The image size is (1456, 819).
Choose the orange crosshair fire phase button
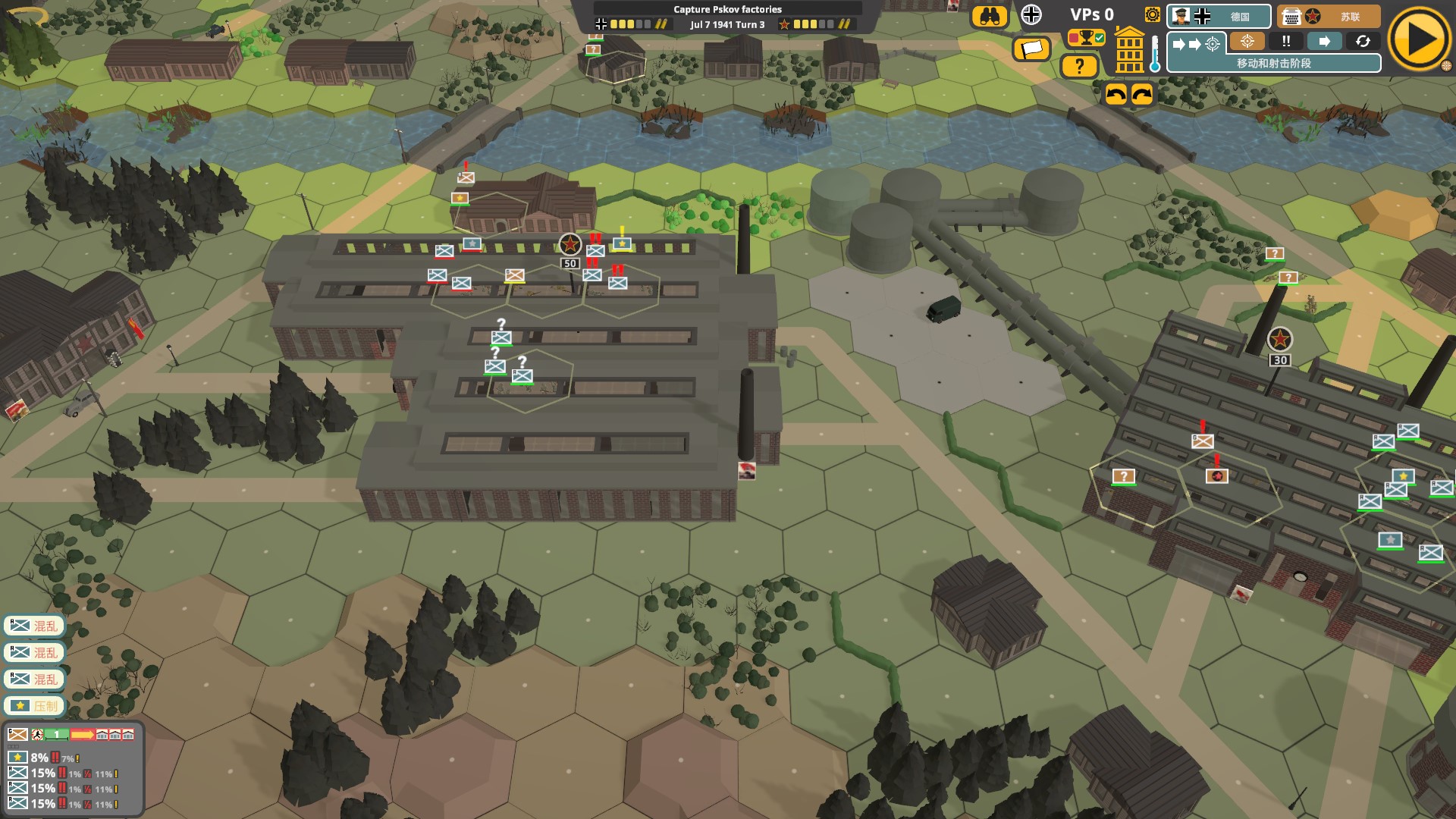point(1247,42)
